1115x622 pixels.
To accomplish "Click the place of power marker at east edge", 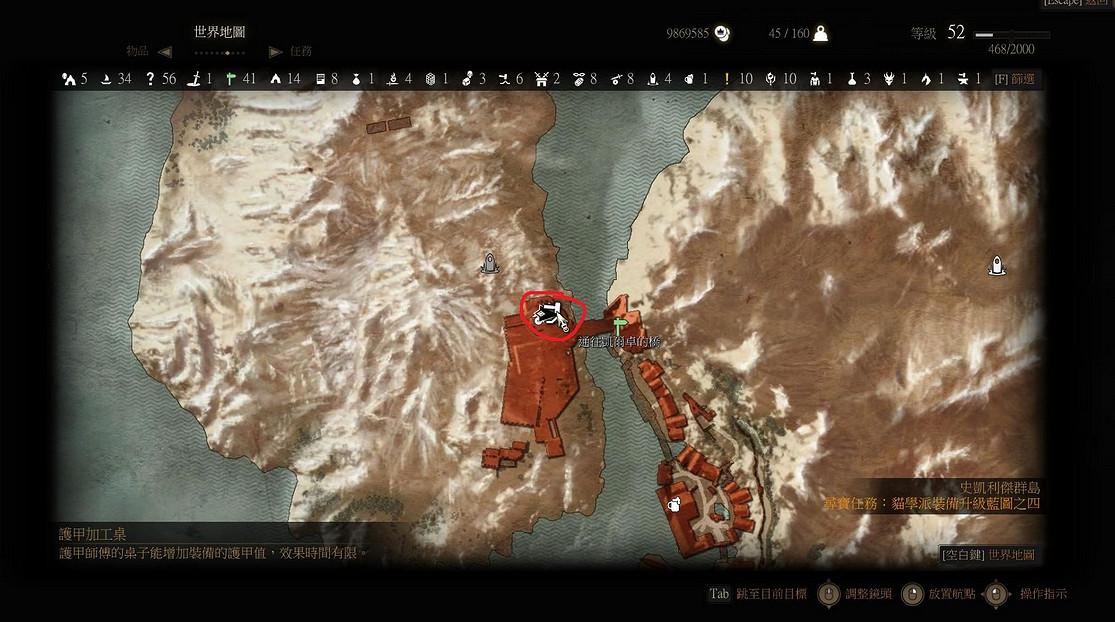I will point(996,265).
